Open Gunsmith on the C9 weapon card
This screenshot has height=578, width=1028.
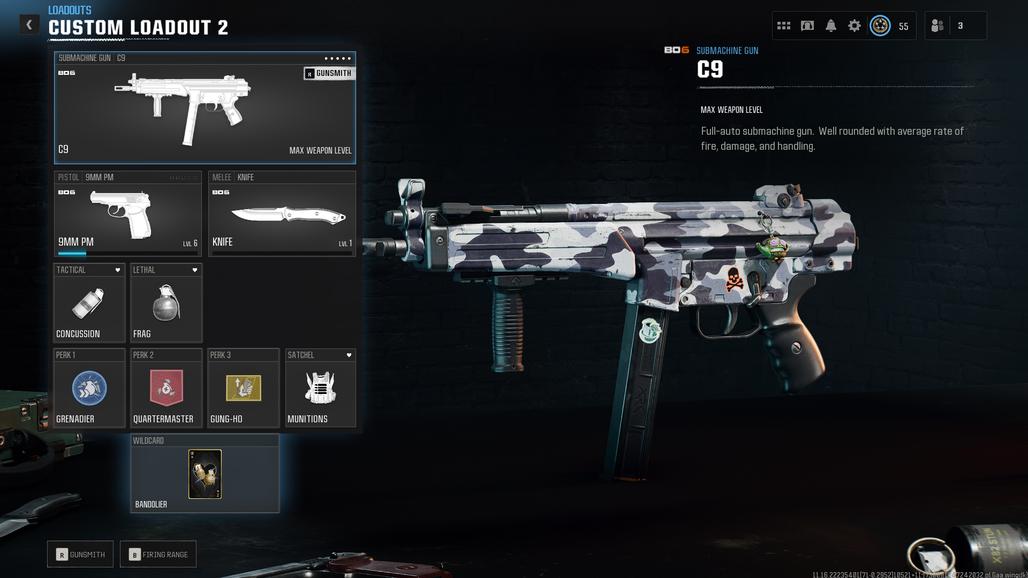click(328, 73)
